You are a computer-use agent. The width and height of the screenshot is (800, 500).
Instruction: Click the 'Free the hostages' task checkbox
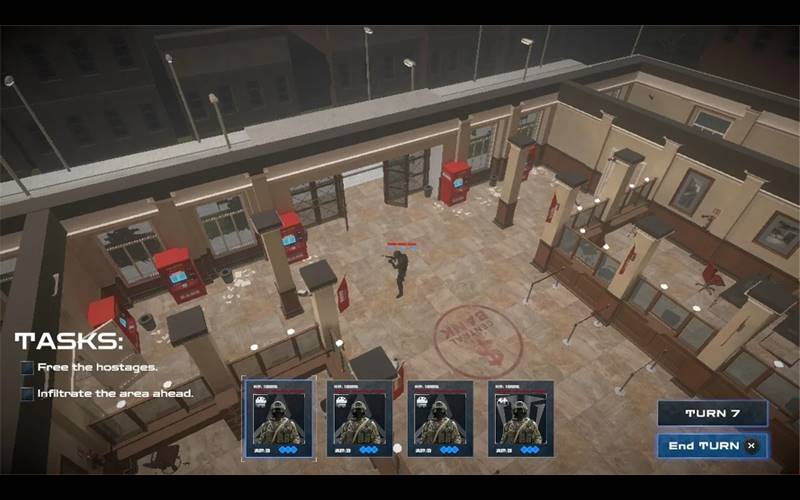click(28, 368)
